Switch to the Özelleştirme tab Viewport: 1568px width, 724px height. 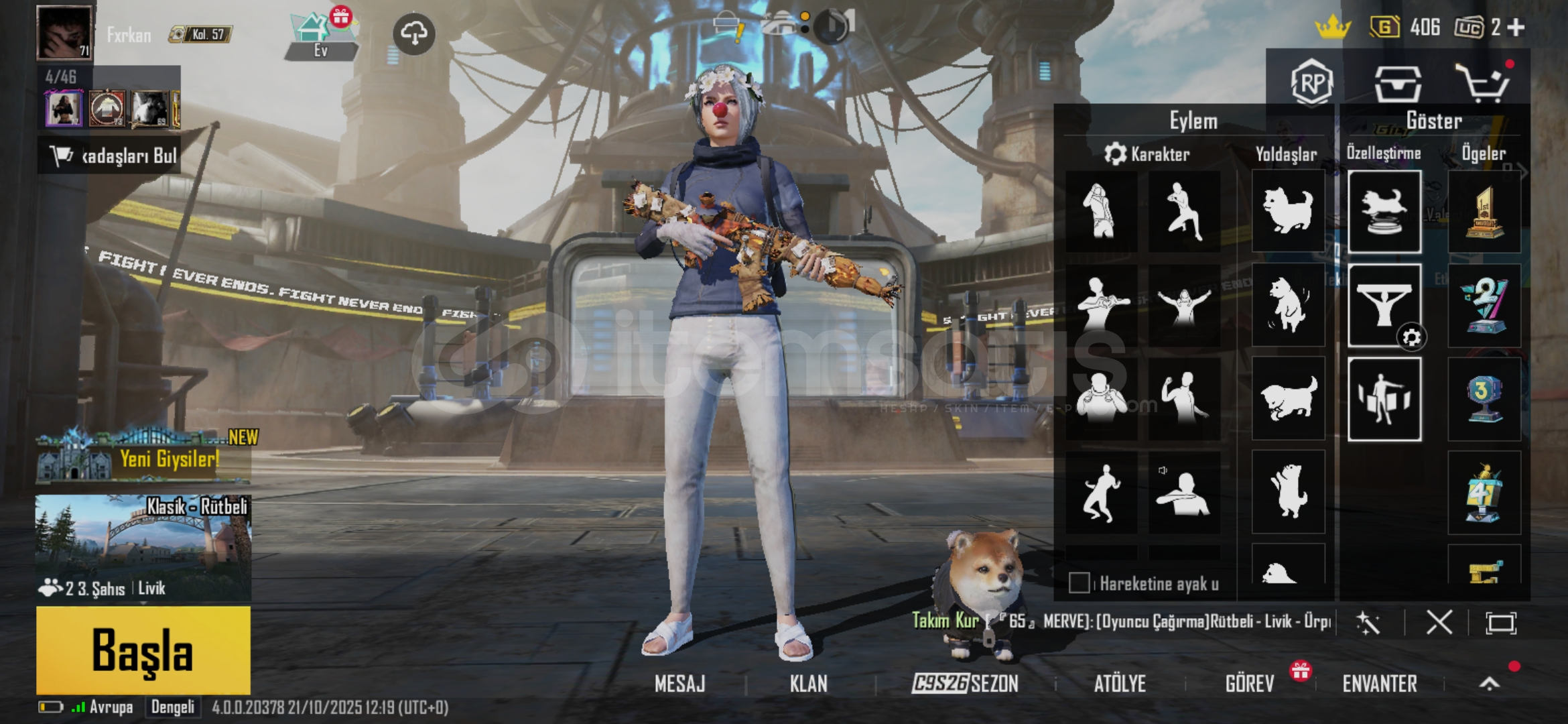pos(1384,154)
